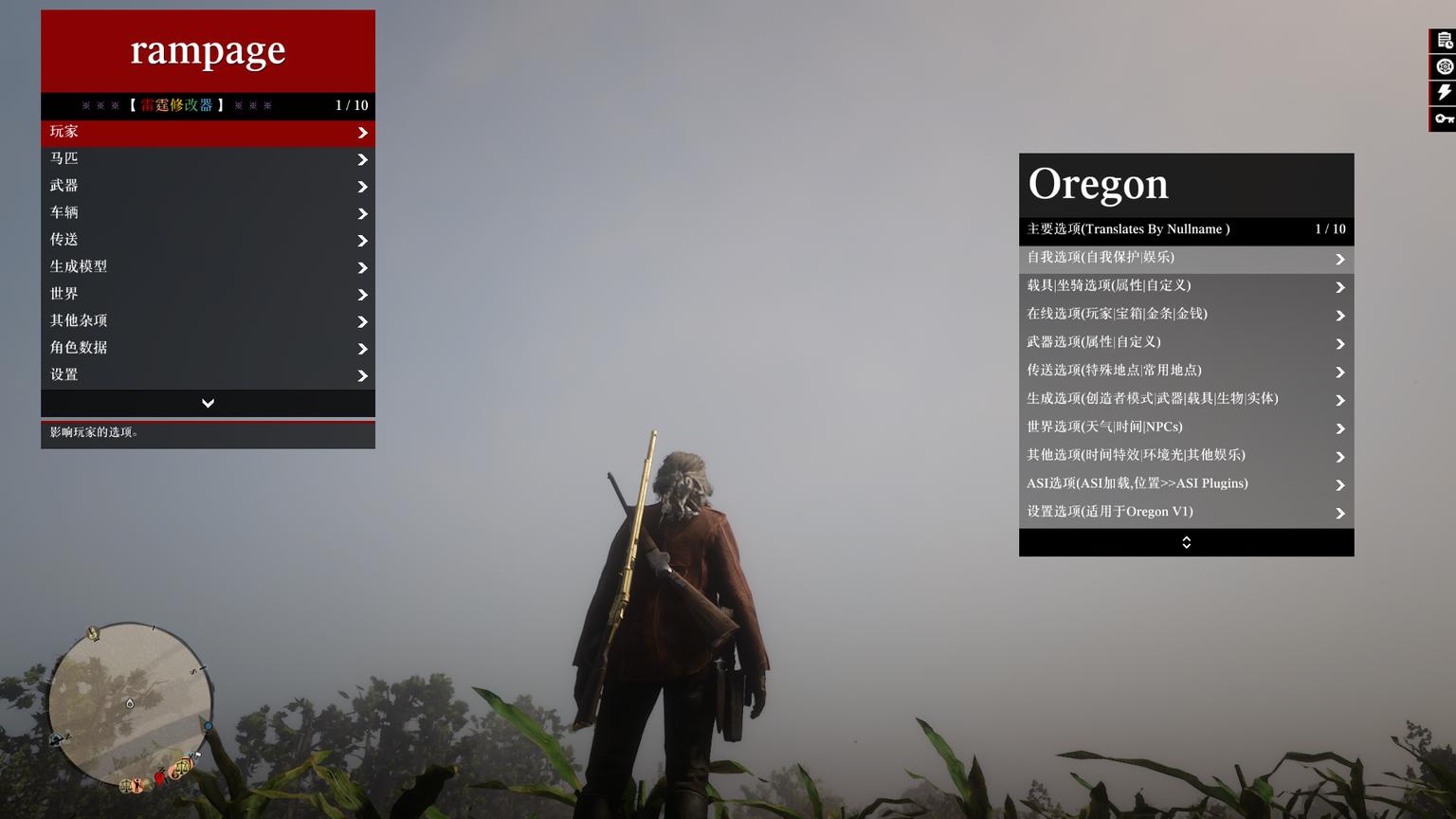1456x819 pixels.
Task: Select 马匹 in the rampage menu
Action: 208,159
